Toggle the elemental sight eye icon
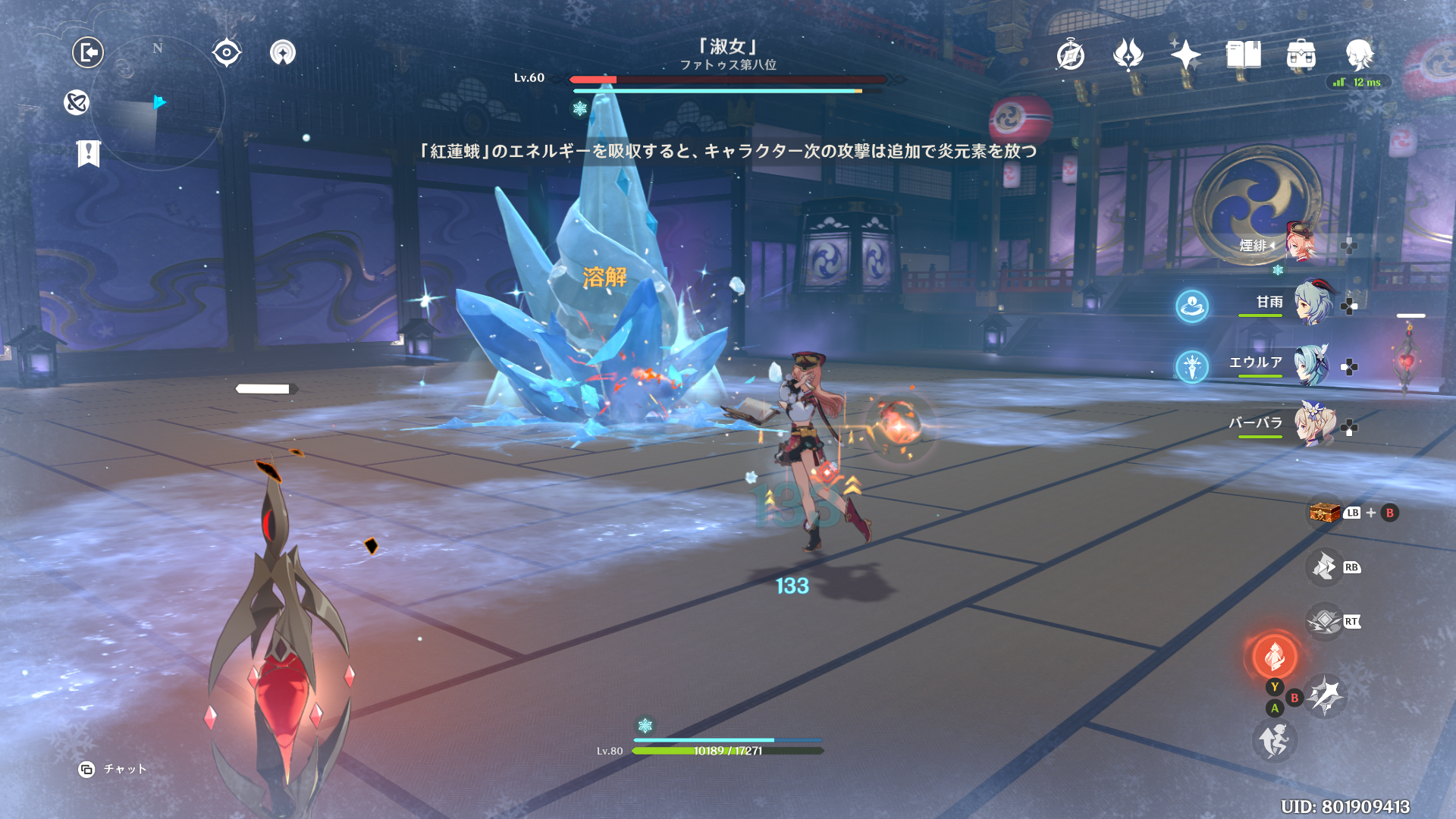The width and height of the screenshot is (1456, 819). (226, 52)
